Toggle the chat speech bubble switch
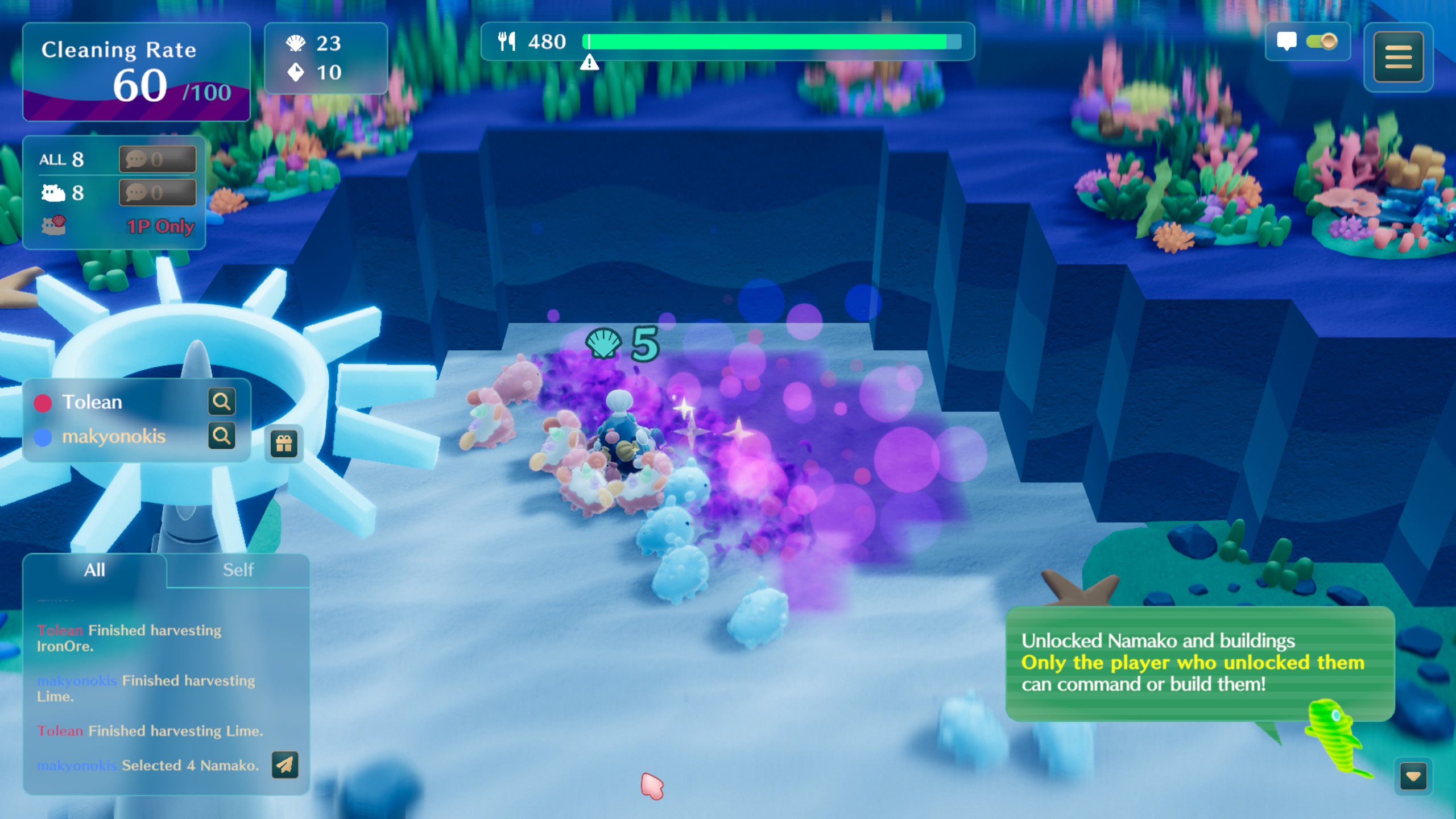This screenshot has height=819, width=1456. pos(1321,42)
